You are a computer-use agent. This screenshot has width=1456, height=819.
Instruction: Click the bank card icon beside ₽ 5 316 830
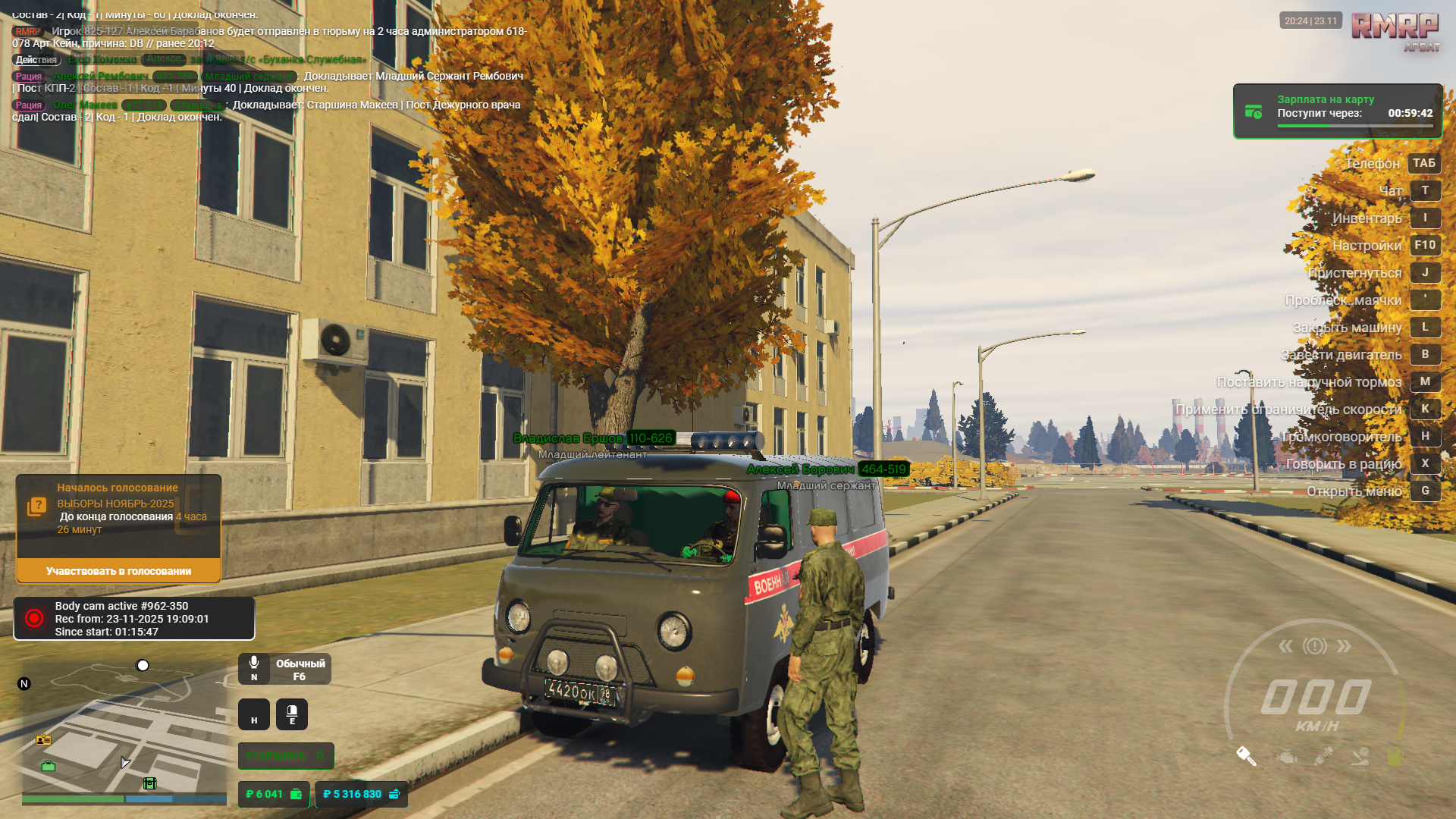394,794
